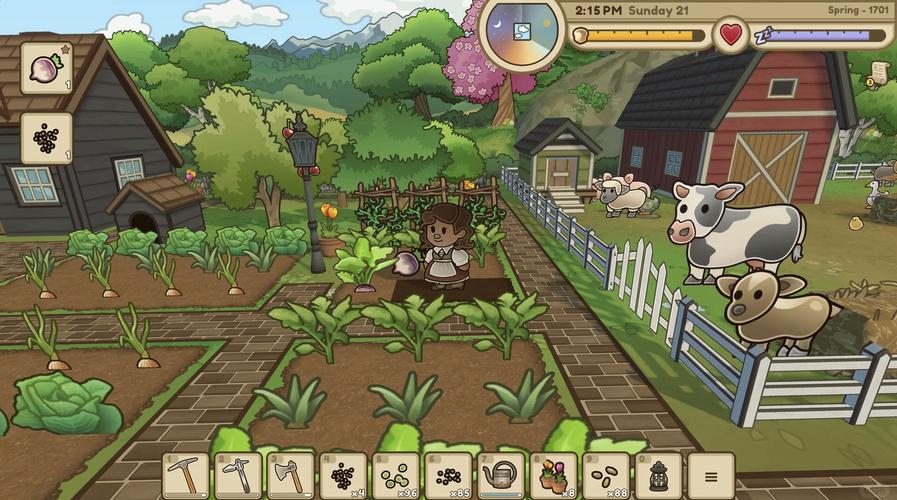Select the potted flowers slot

coord(552,475)
